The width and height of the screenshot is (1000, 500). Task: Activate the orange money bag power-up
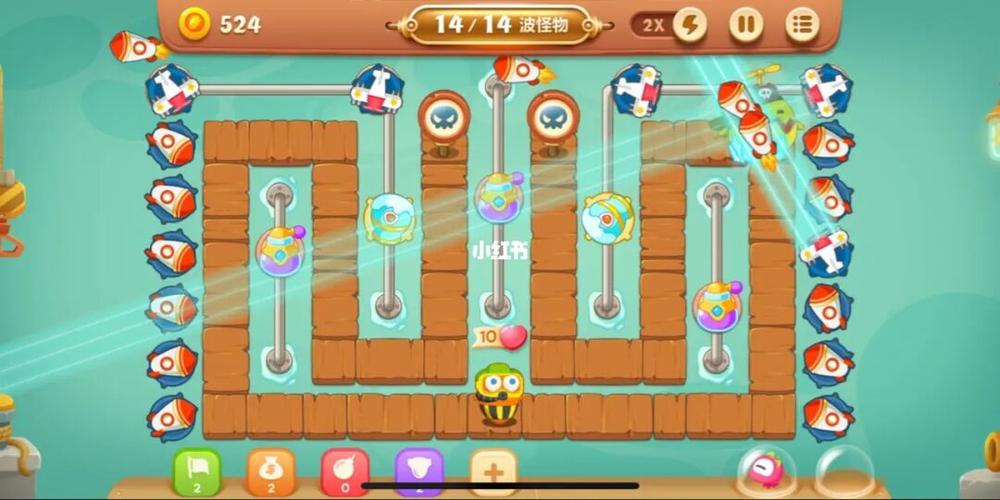pyautogui.click(x=271, y=471)
